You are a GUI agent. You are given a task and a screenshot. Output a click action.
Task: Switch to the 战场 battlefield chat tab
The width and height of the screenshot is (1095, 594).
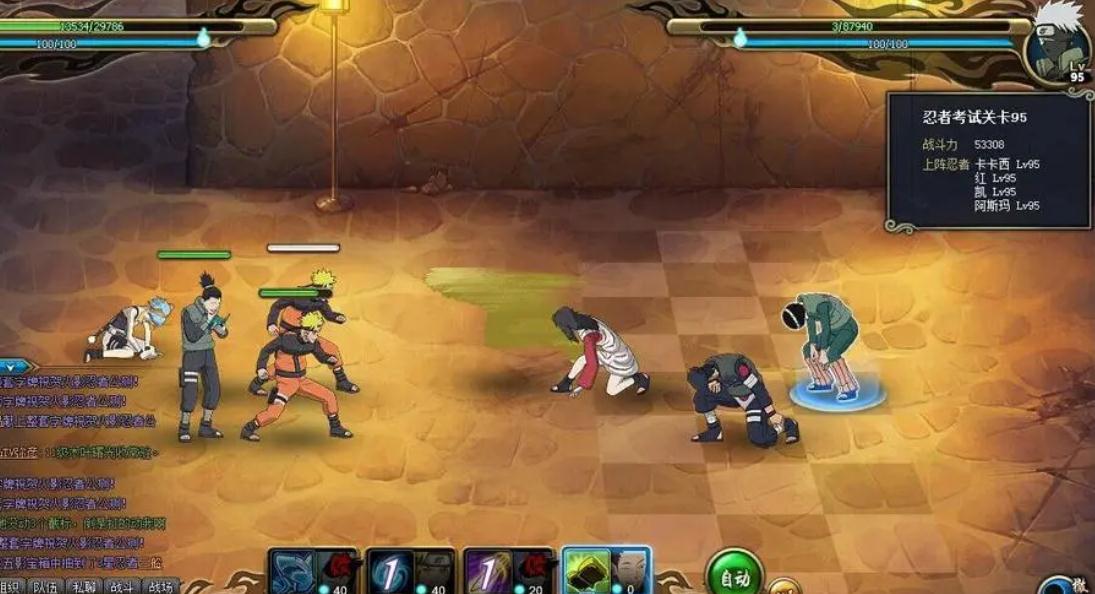[x=160, y=587]
